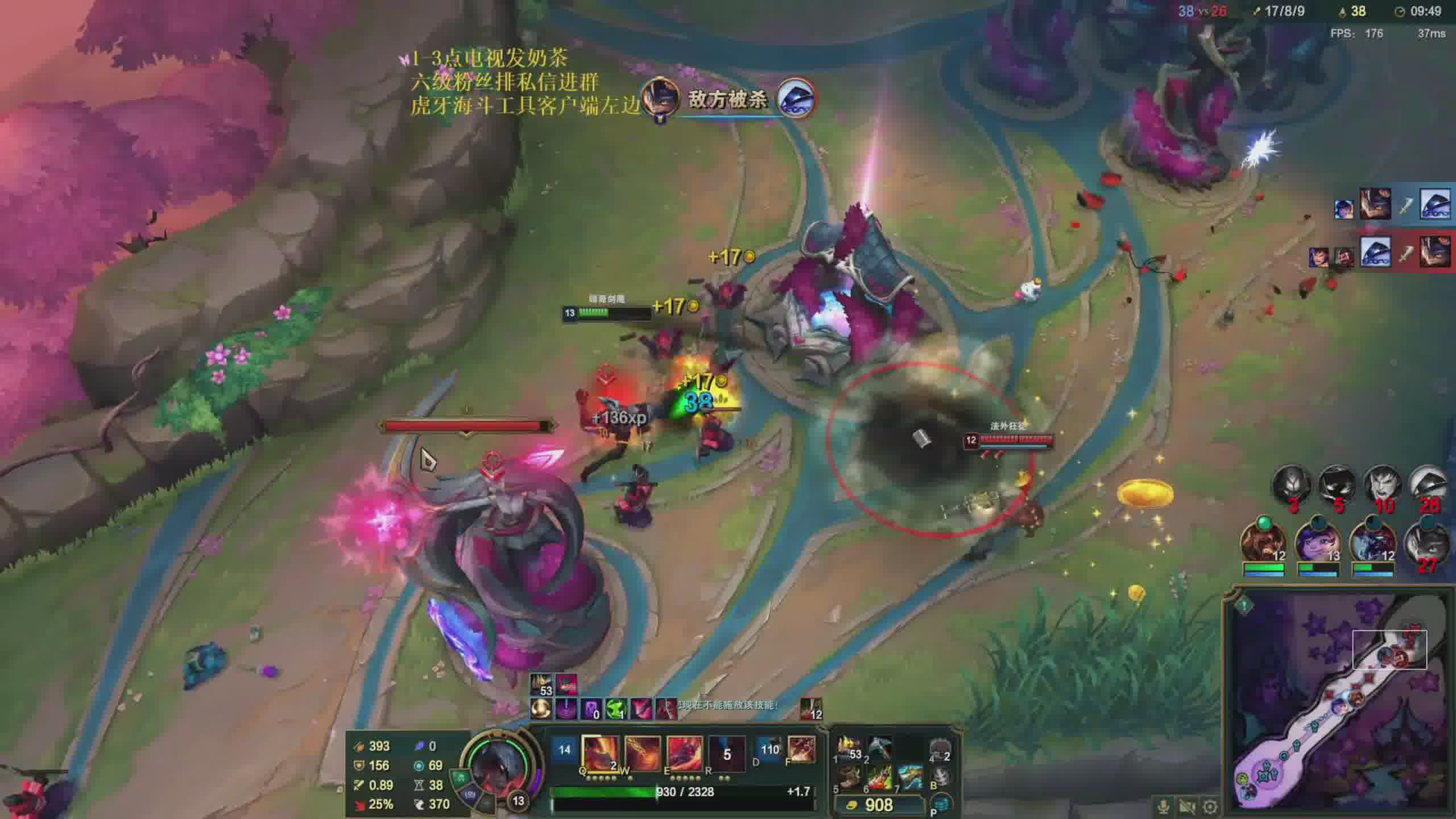Click the D summoner spell on cooldown

[770, 751]
